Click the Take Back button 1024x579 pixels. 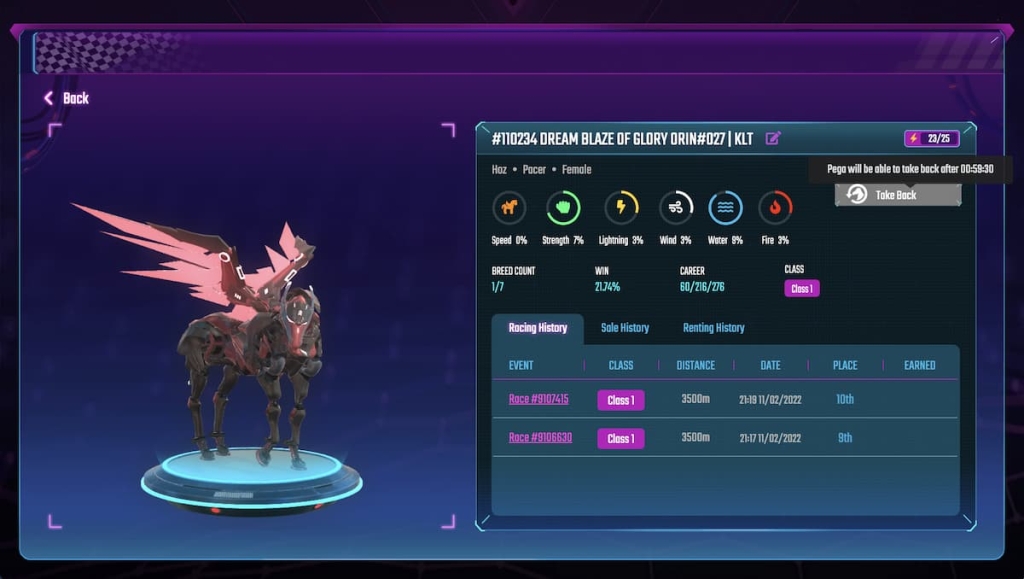[897, 195]
